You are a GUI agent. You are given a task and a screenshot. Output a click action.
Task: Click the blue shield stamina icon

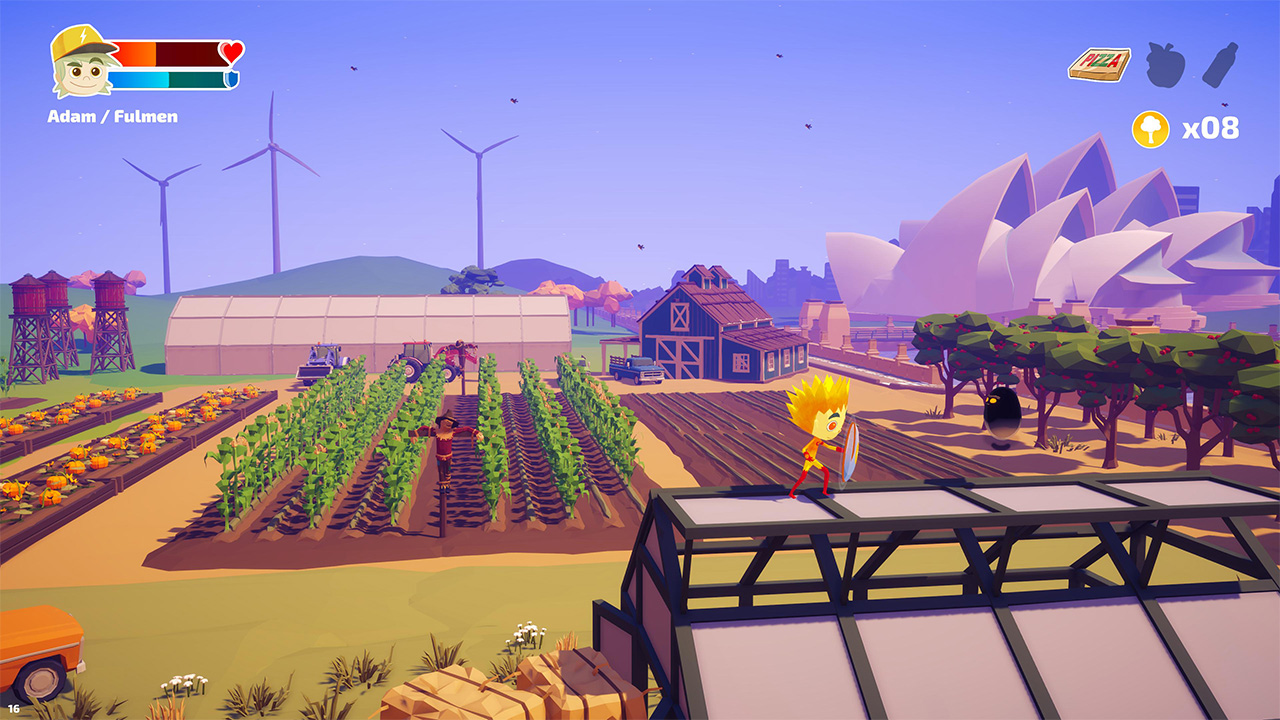(x=230, y=78)
